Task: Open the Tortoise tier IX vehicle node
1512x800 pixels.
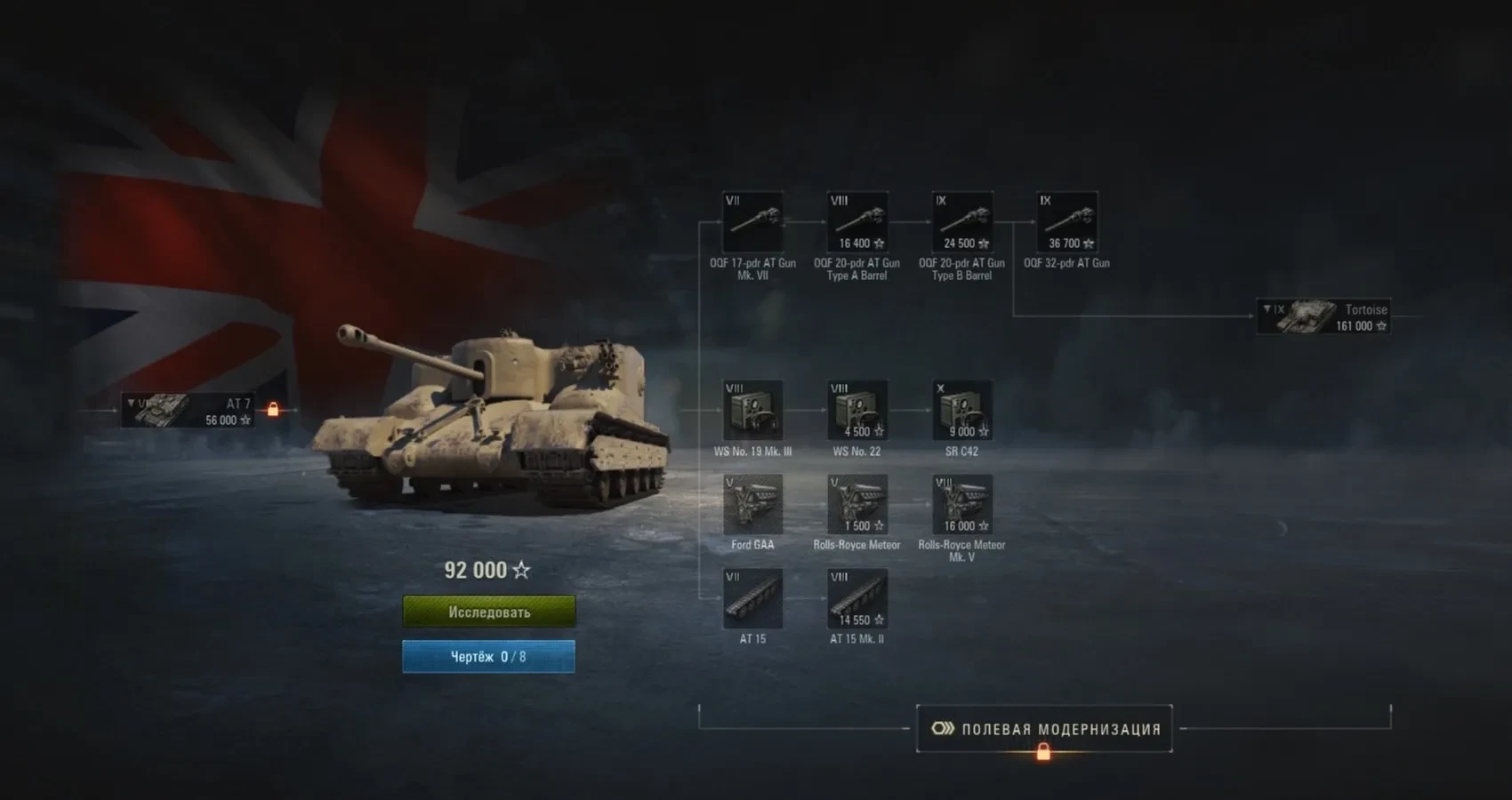Action: 1323,316
